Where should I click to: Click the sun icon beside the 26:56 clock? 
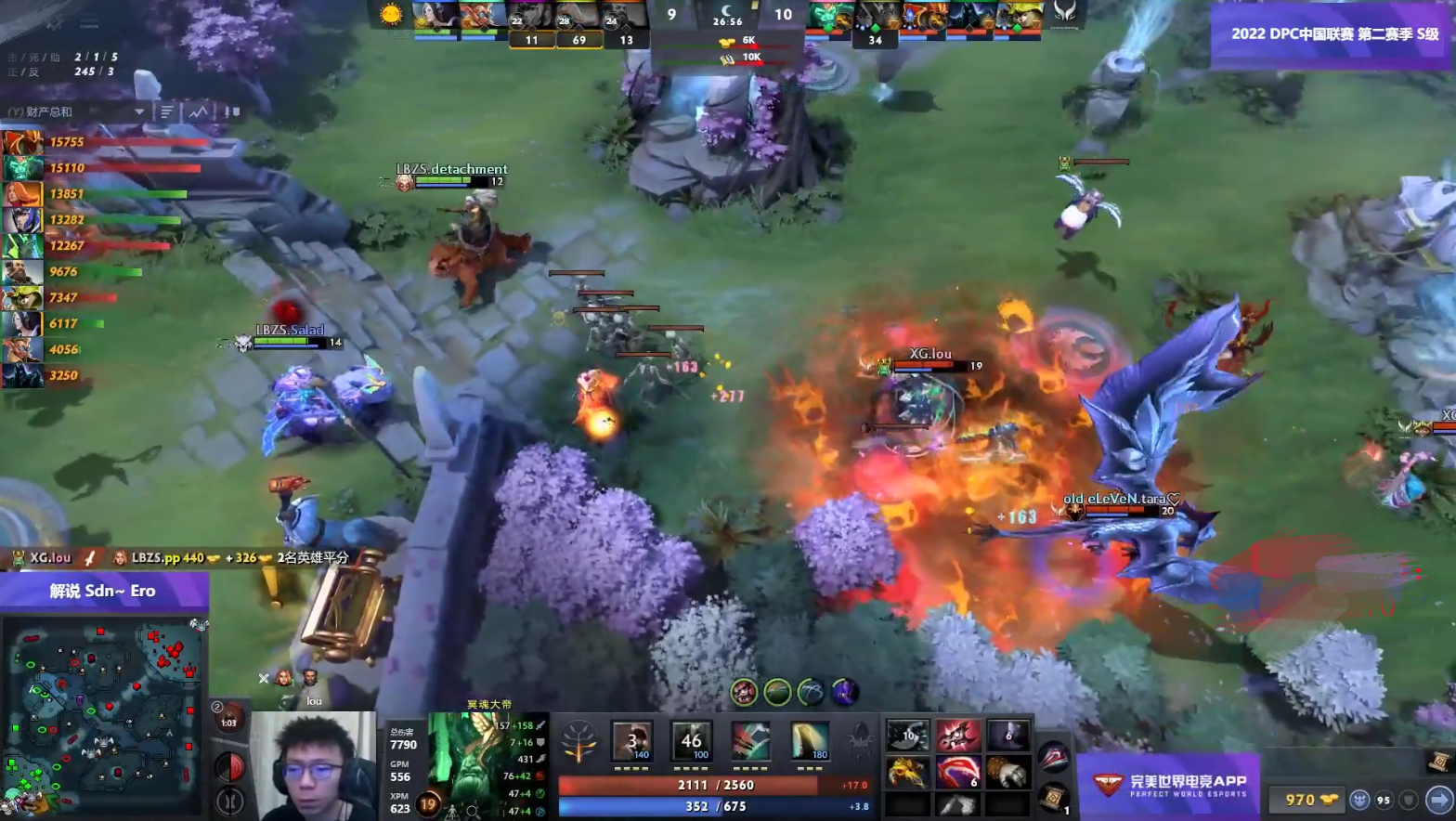390,12
